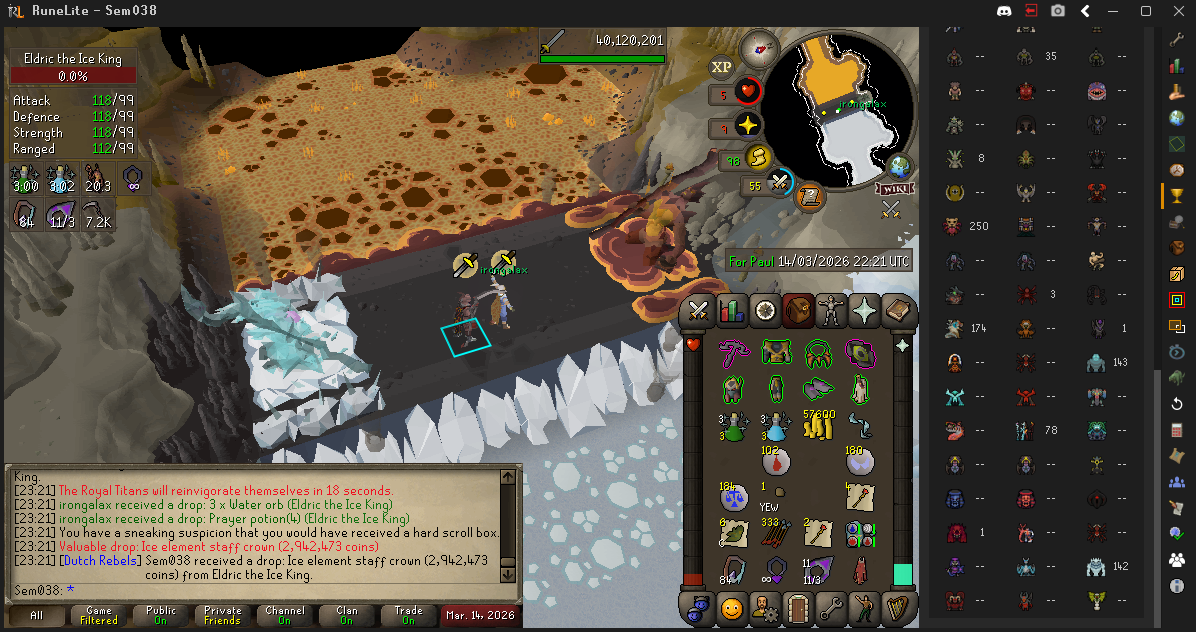Screen dimensions: 1196x632
Task: Open the Combat Options tab
Action: [700, 311]
